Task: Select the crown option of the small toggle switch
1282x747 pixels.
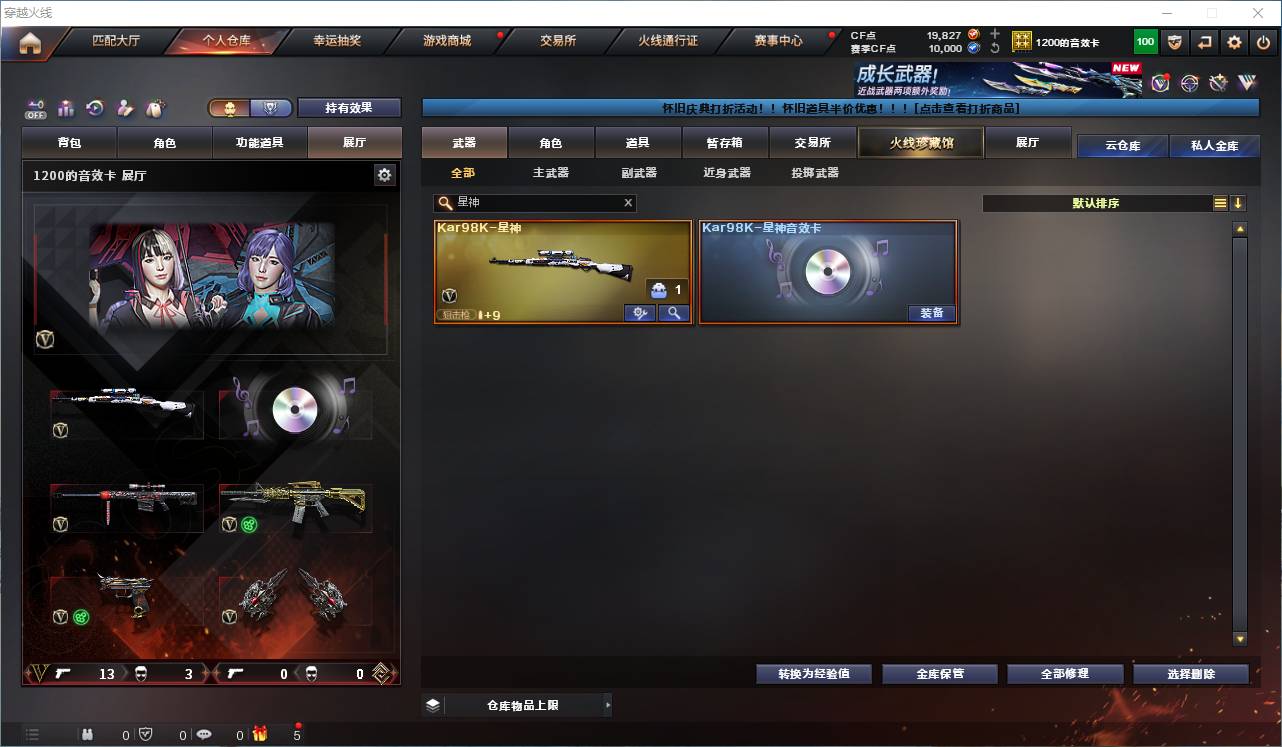Action: 231,107
